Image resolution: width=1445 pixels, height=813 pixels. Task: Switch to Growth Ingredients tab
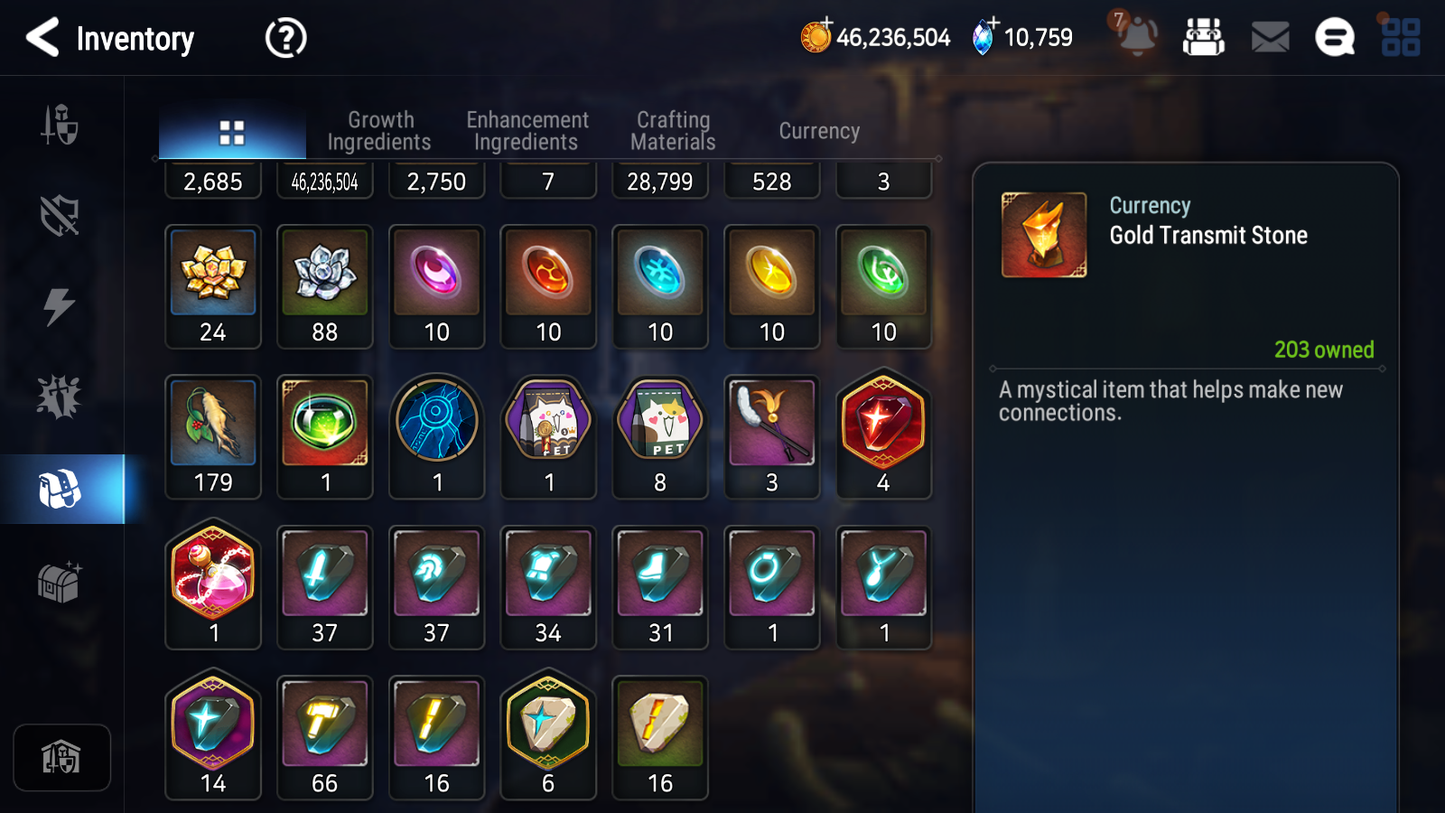pos(379,131)
